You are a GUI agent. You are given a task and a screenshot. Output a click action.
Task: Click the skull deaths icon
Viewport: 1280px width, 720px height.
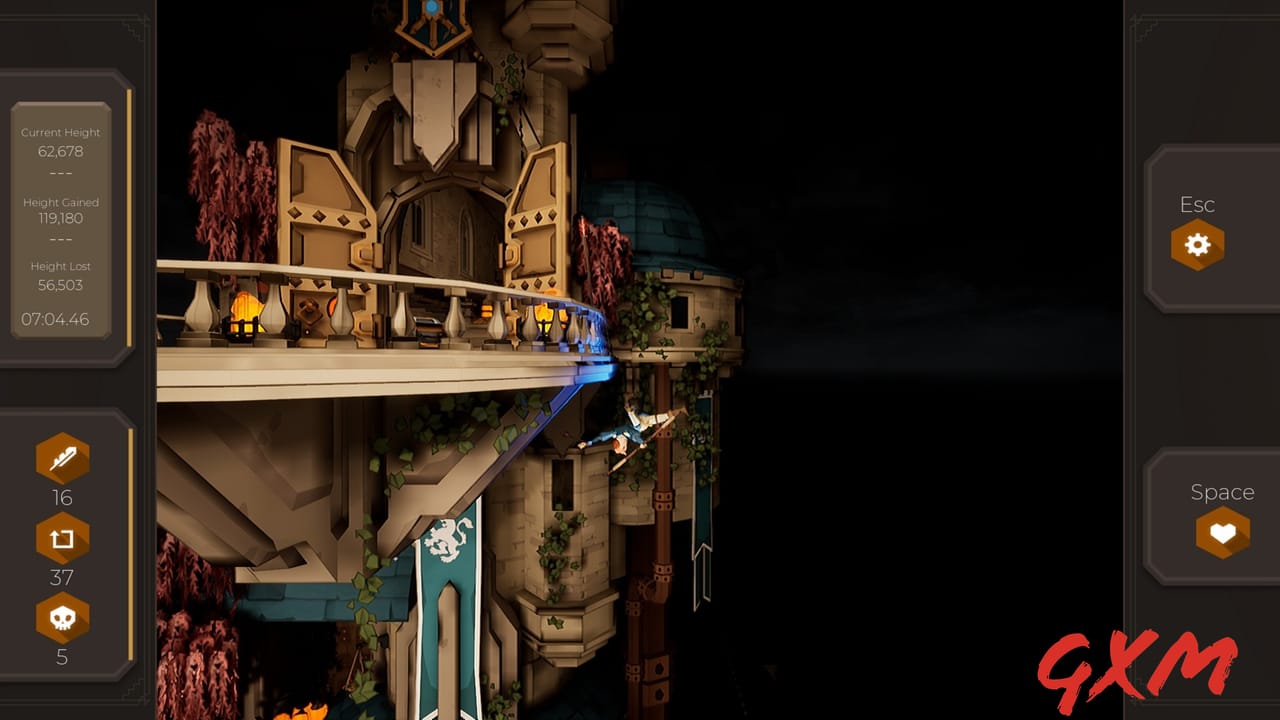tap(61, 617)
